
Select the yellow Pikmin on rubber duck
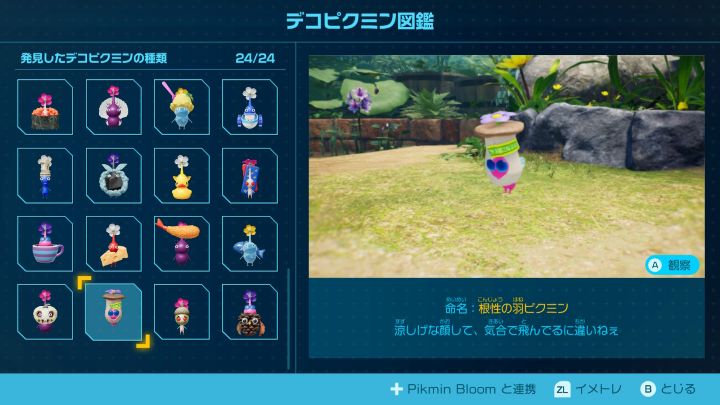(181, 176)
